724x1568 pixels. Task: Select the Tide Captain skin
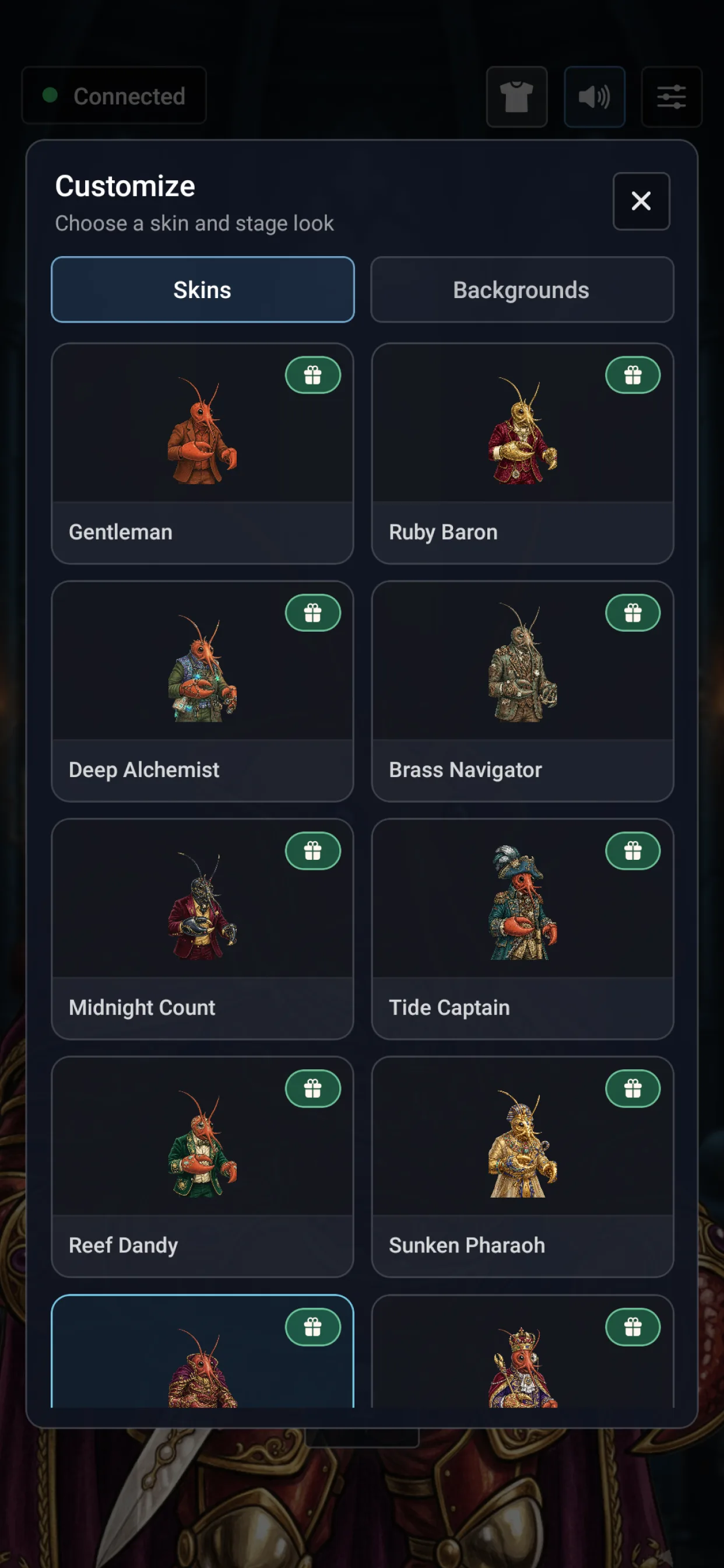pos(521,928)
